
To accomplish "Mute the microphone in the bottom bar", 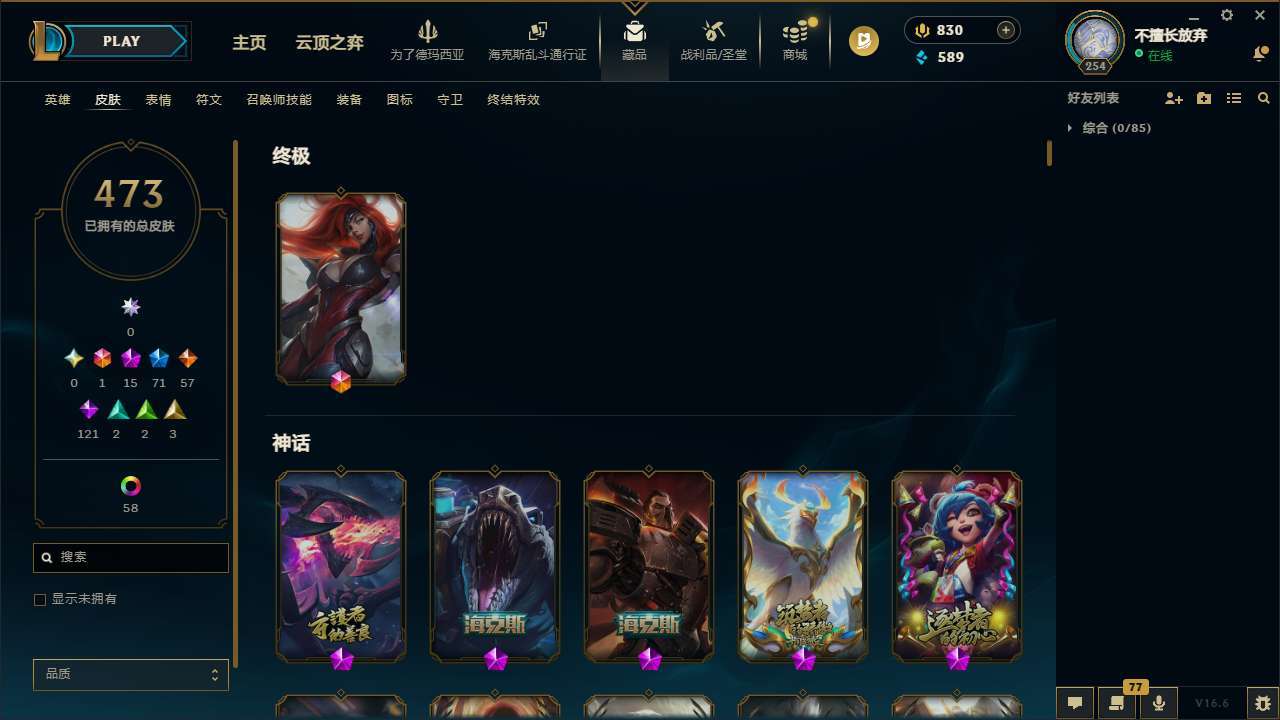I will point(1158,702).
